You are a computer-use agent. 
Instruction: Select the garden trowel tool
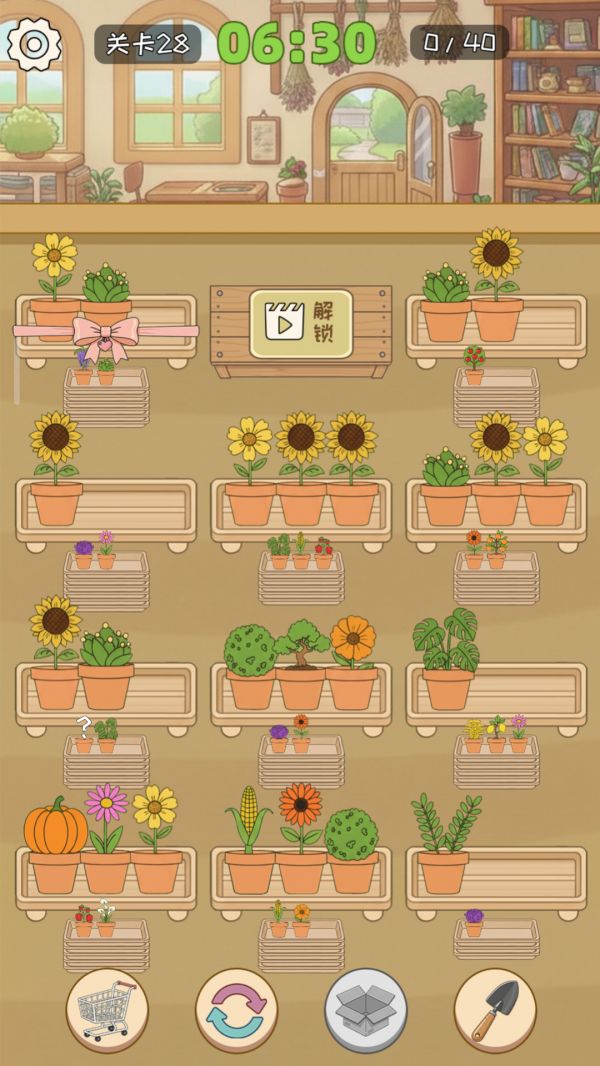(494, 1010)
